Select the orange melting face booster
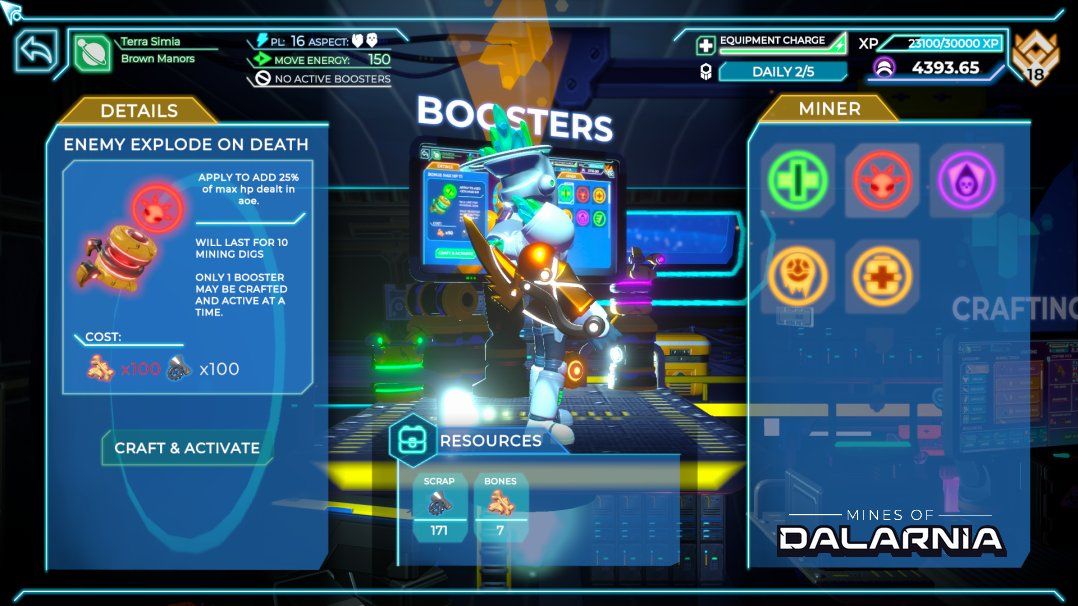This screenshot has width=1078, height=606. 798,273
